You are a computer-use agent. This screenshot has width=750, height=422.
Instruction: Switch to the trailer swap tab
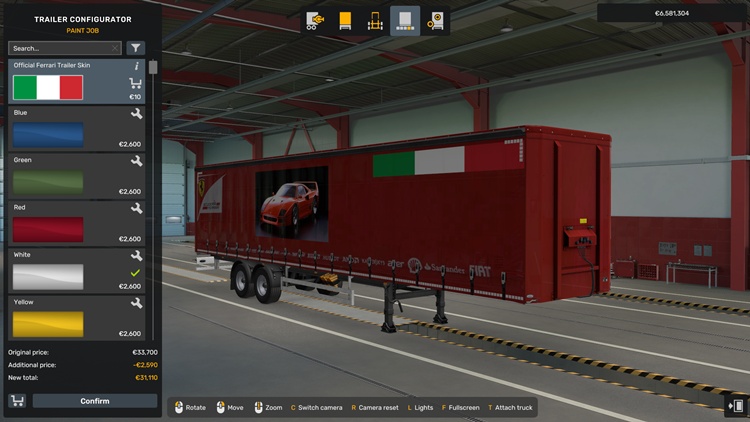tap(315, 20)
